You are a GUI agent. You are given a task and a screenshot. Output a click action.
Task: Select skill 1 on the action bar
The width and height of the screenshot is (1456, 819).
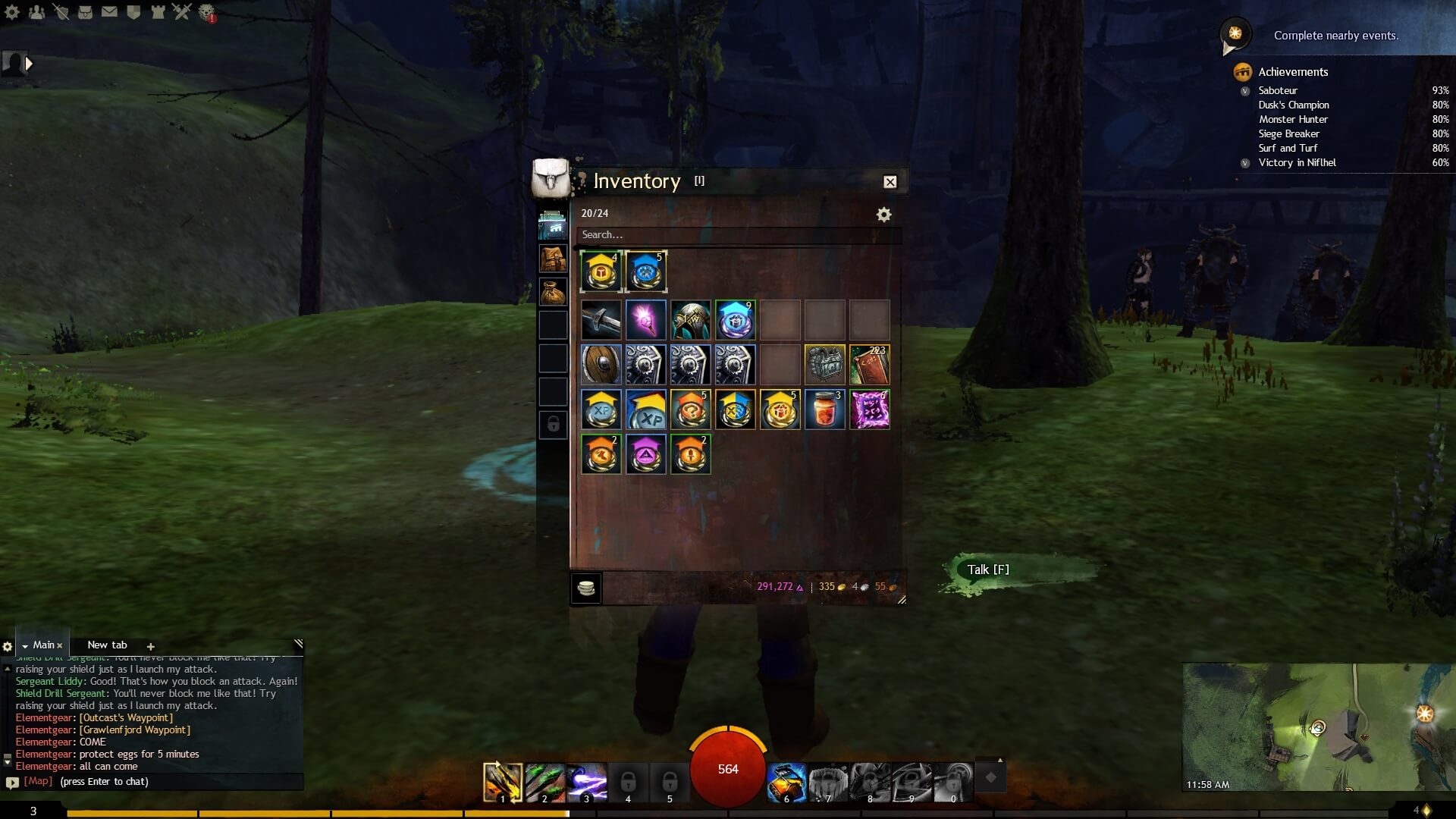click(501, 781)
